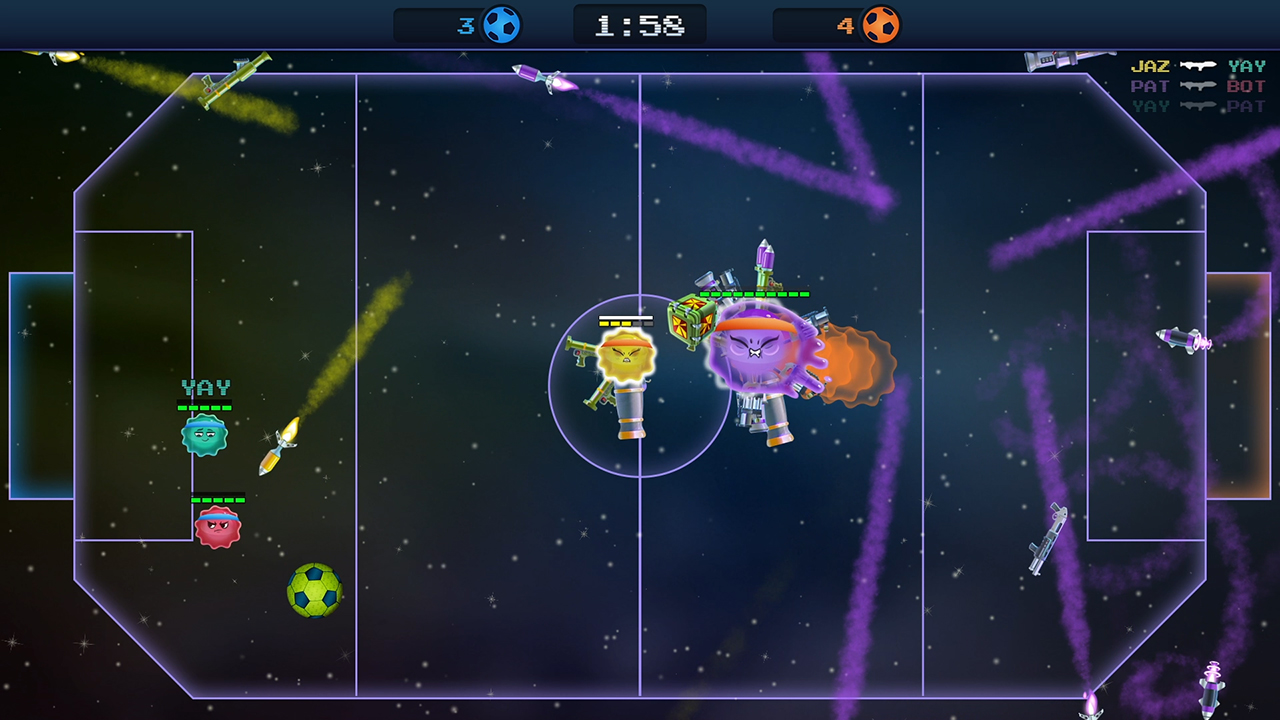
Task: Click the YAY name tag above the teal blob
Action: click(x=206, y=388)
